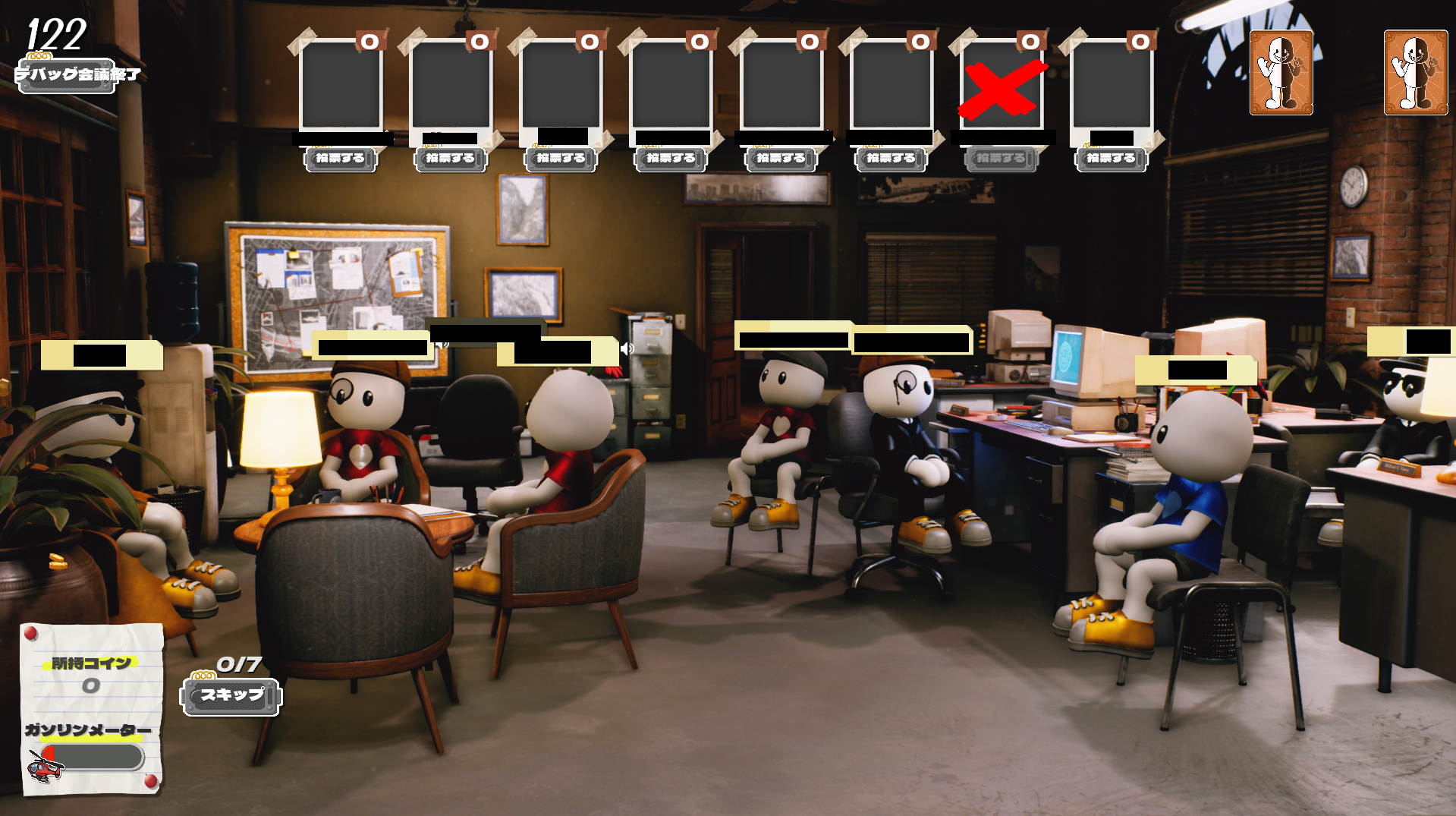Viewport: 1456px width, 816px height.
Task: Vote 投票する under the rightmost polaroid
Action: (1111, 159)
